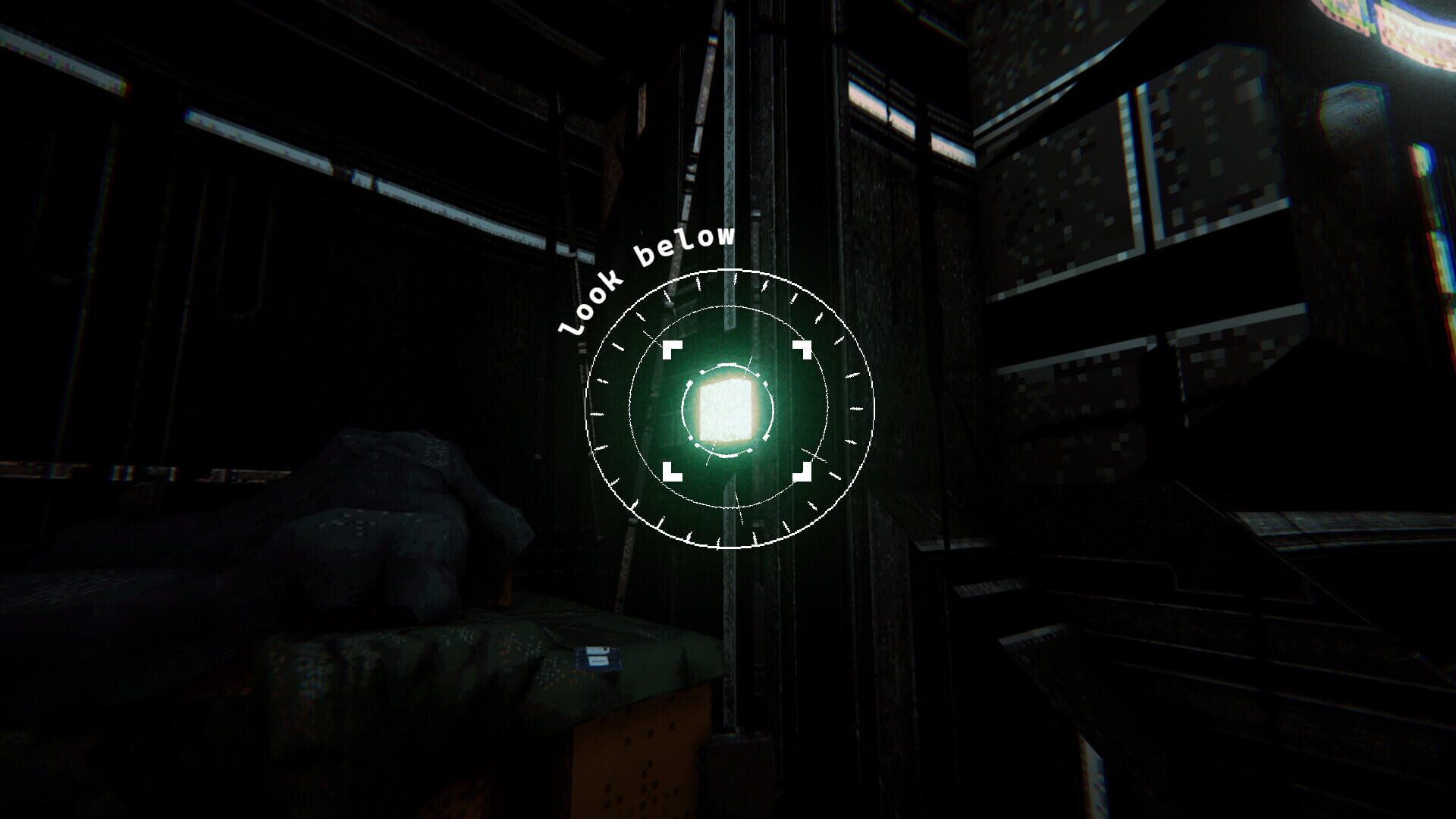Click the bottom-right corner bracket of the reticle
This screenshot has height=819, width=1456.
[x=802, y=470]
